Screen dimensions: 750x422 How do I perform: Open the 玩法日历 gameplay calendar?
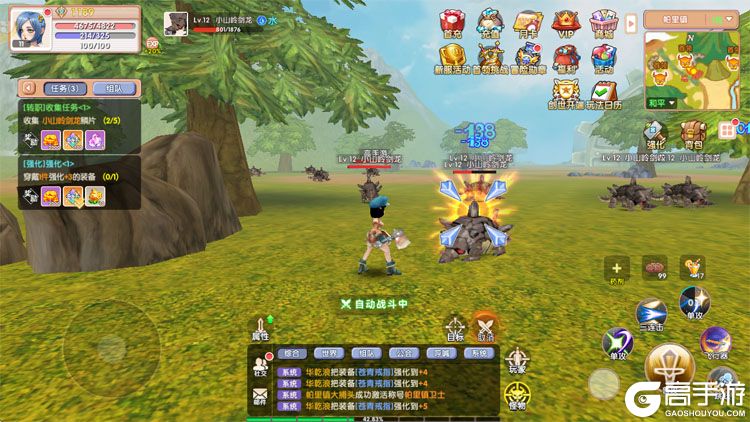click(x=603, y=96)
